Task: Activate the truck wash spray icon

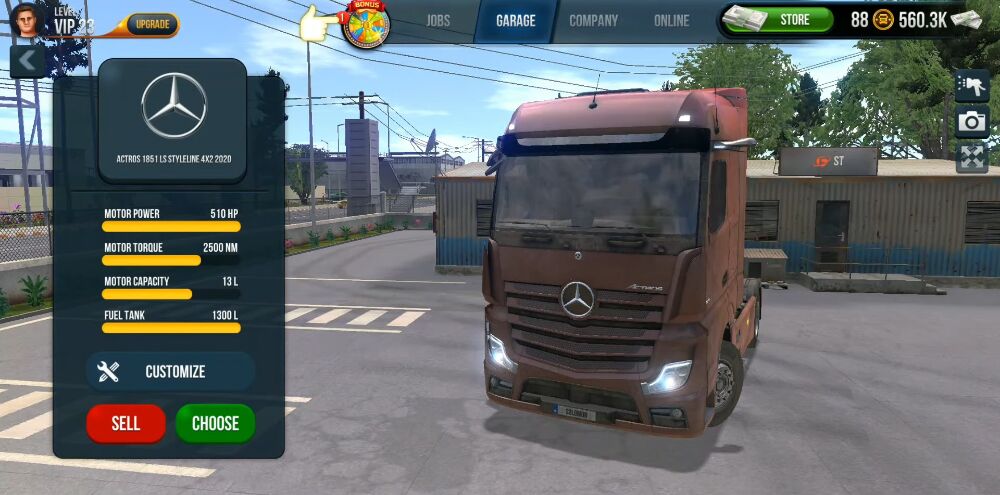Action: pyautogui.click(x=971, y=86)
